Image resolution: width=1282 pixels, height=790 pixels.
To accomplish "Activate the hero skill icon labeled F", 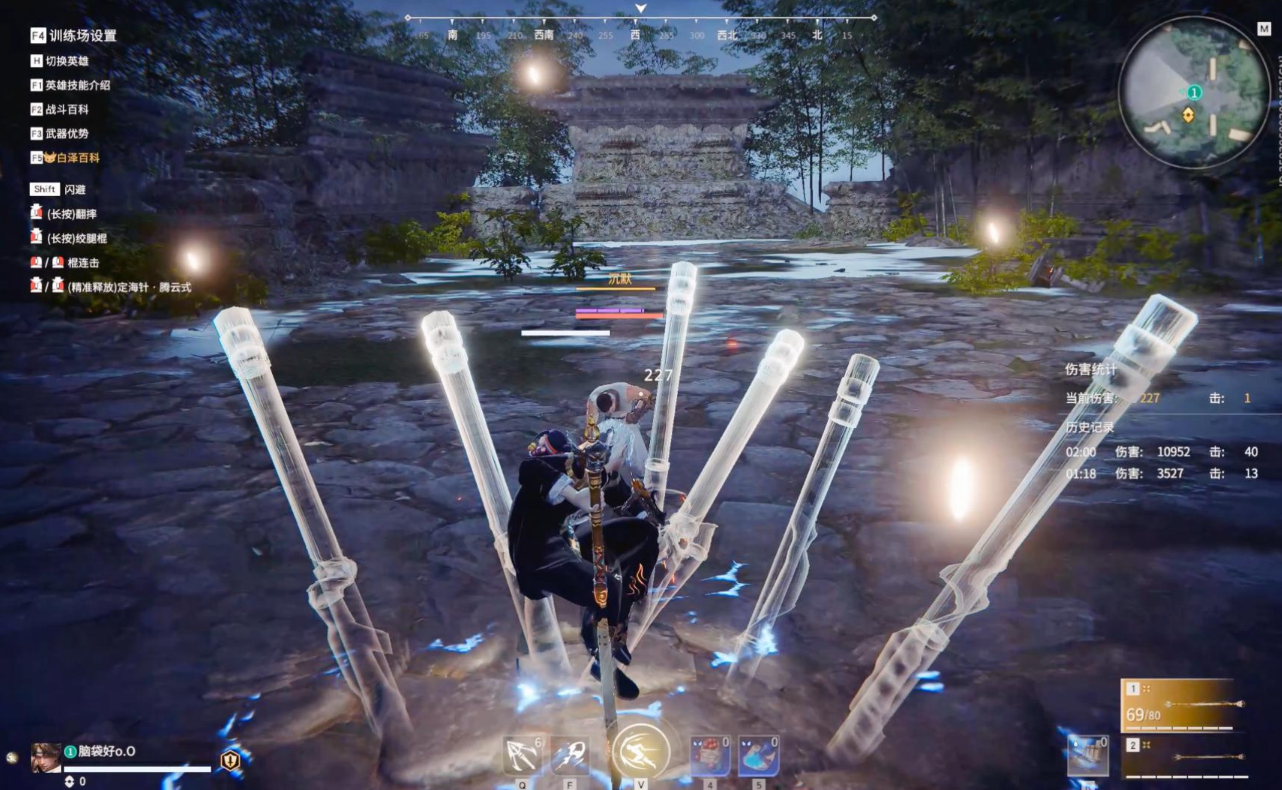I will [x=570, y=756].
